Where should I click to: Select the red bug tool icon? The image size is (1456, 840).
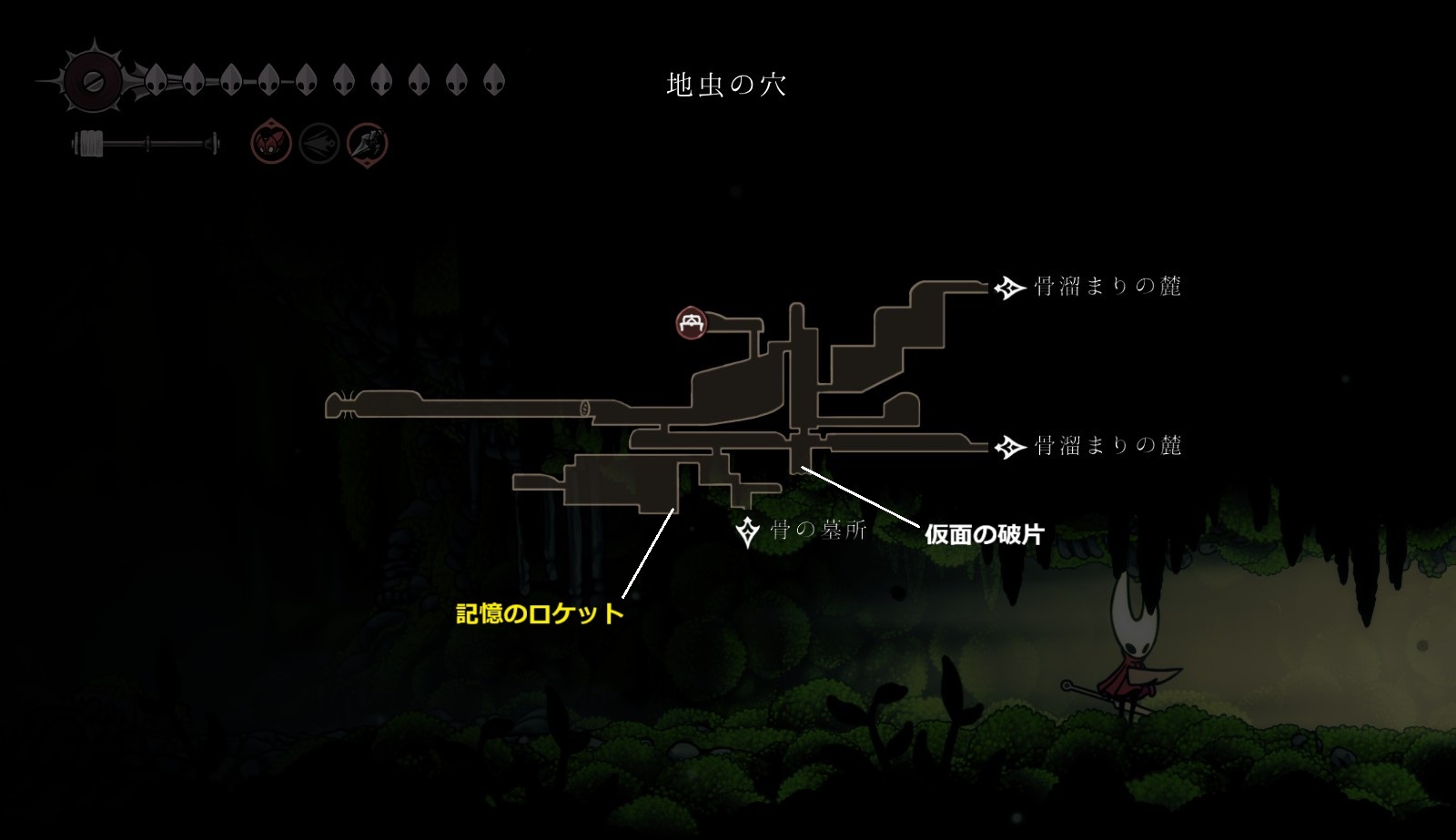pos(271,144)
